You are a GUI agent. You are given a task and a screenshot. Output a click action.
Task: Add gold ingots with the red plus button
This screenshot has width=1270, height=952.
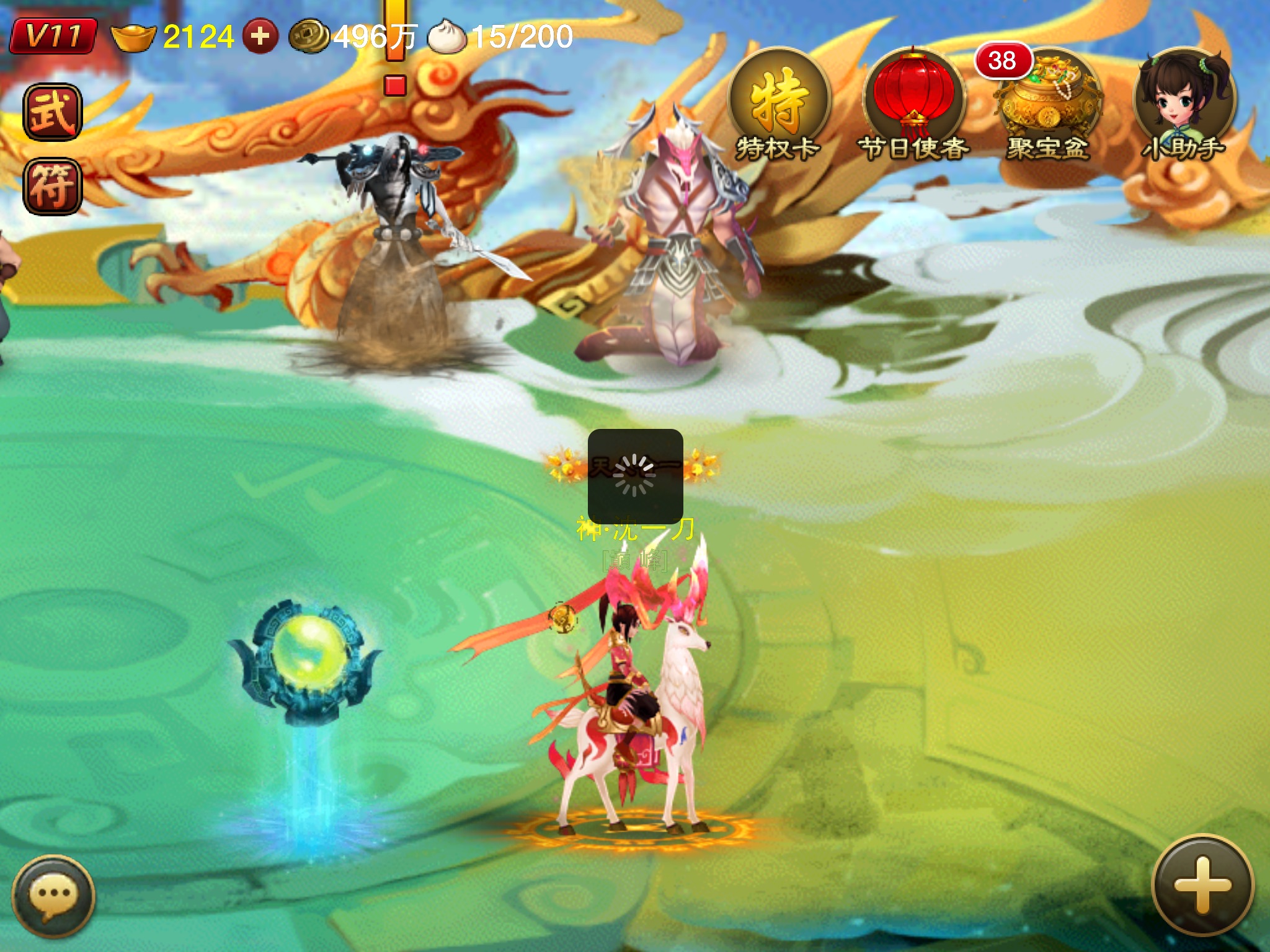coord(260,36)
